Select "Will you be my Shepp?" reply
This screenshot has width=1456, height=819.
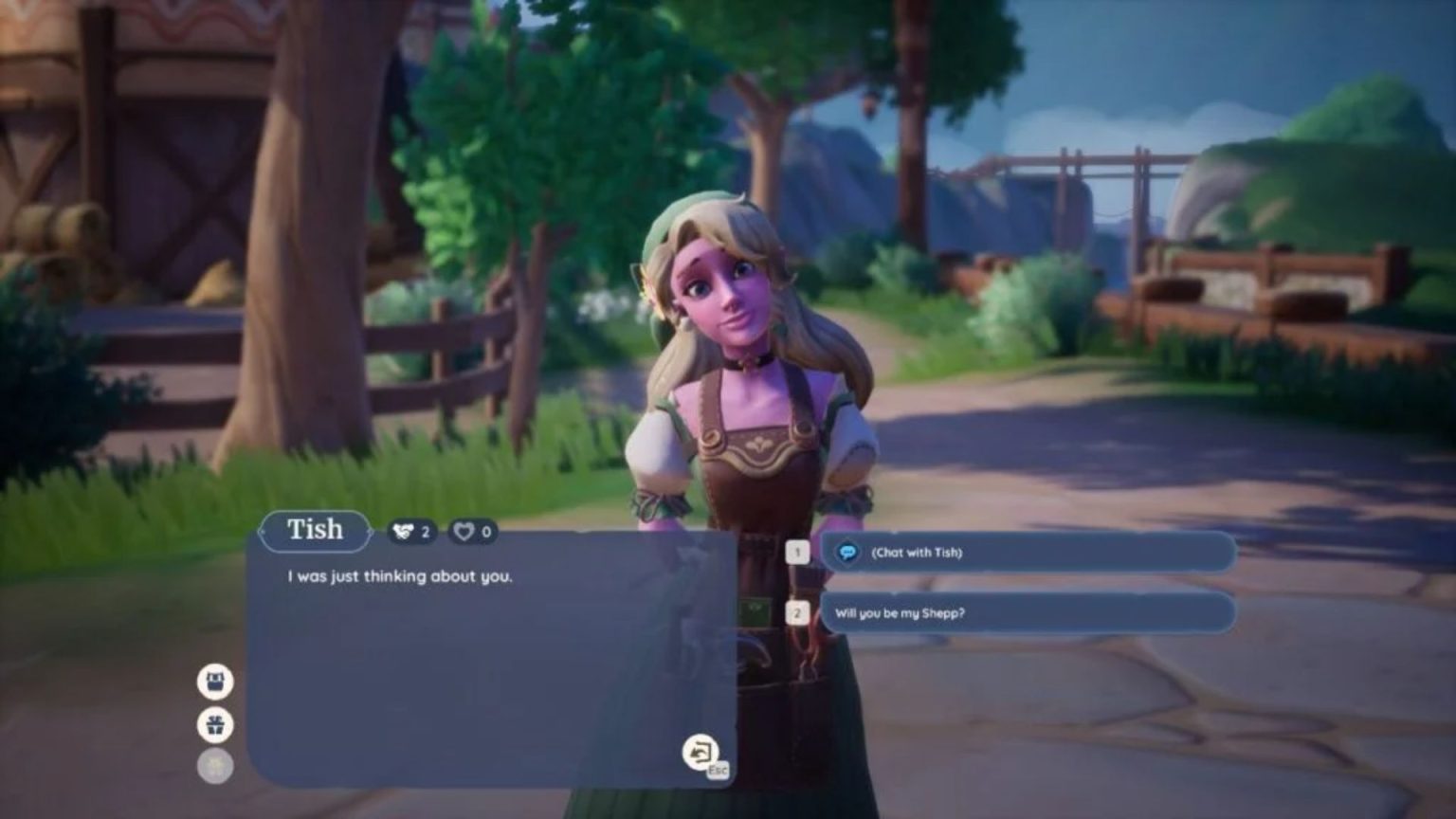click(x=1027, y=613)
